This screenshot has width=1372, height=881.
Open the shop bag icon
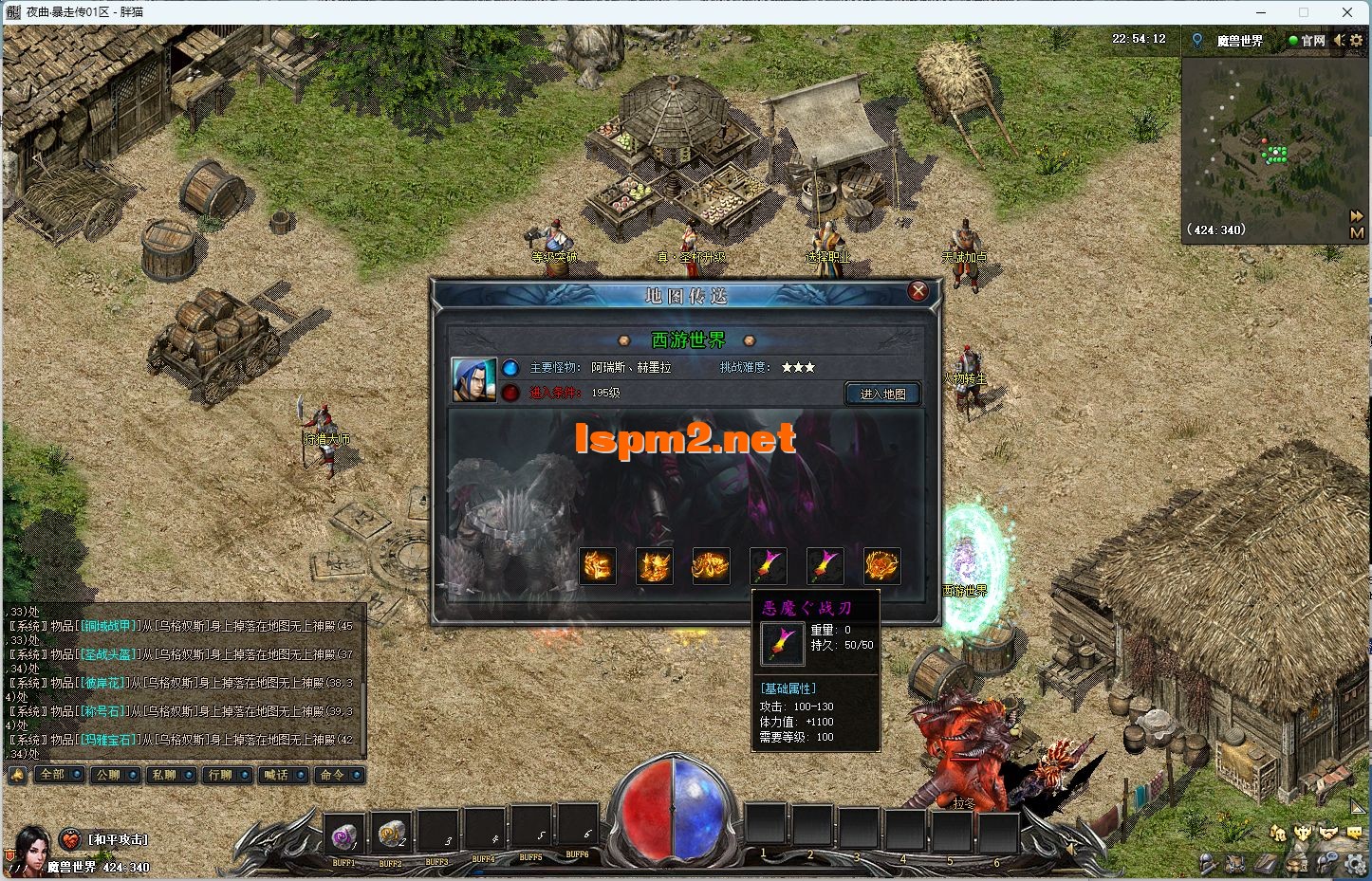[1297, 863]
